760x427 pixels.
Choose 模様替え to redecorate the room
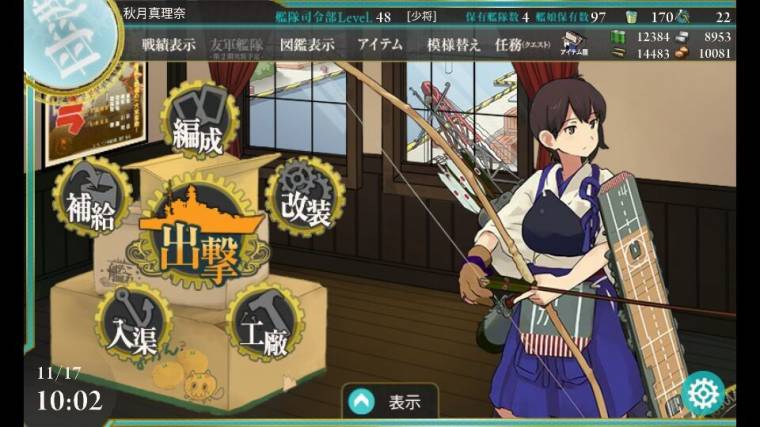(x=454, y=45)
